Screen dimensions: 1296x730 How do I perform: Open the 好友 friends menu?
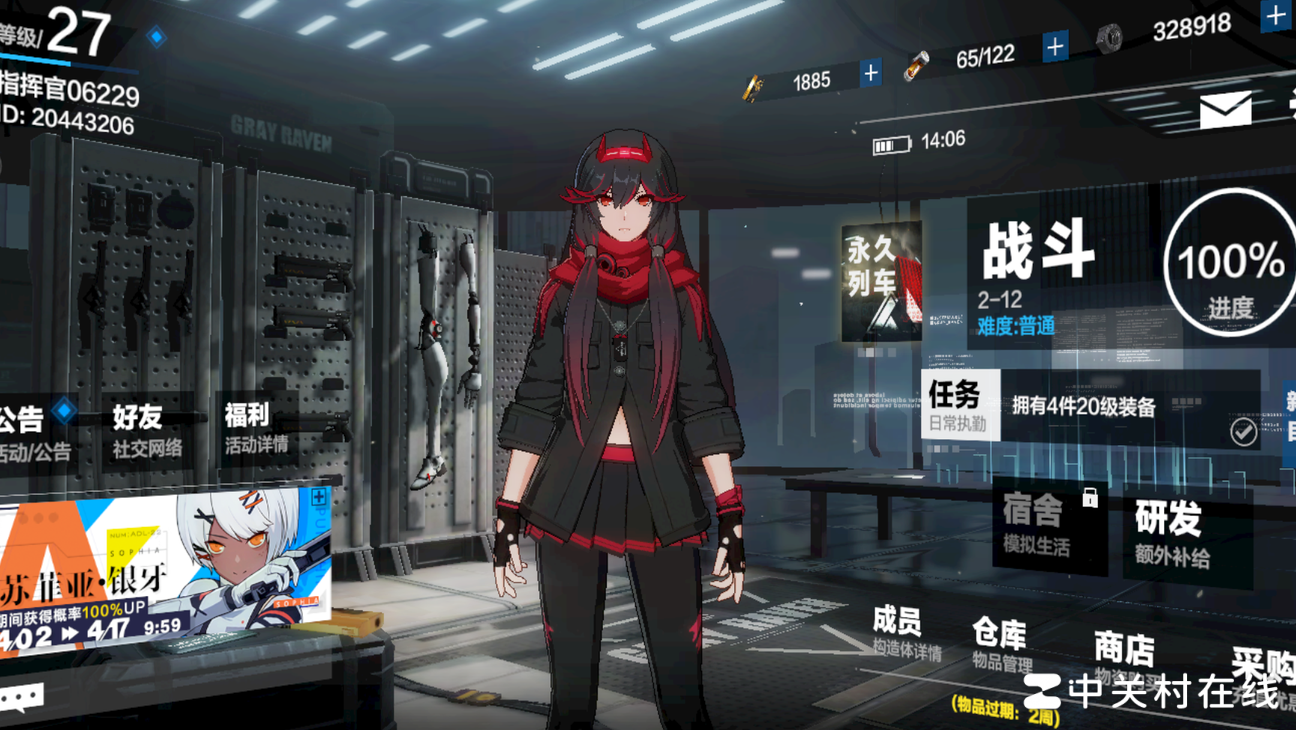pos(145,430)
